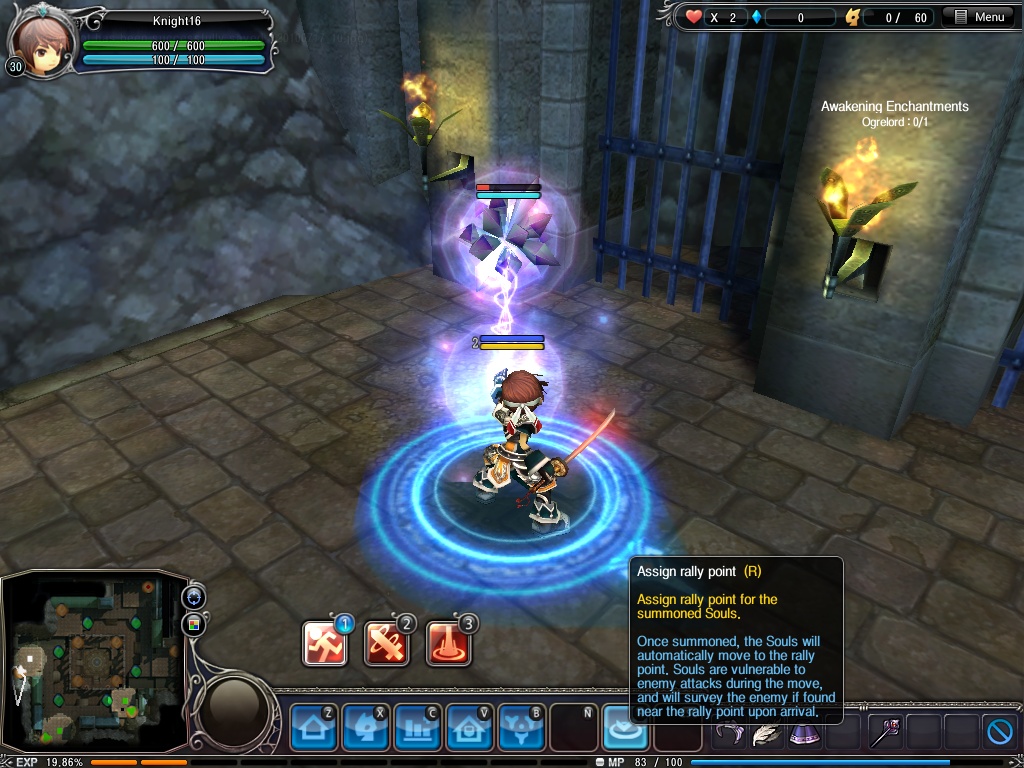Activate the running figure skill numbered 1
The width and height of the screenshot is (1024, 768).
point(325,643)
